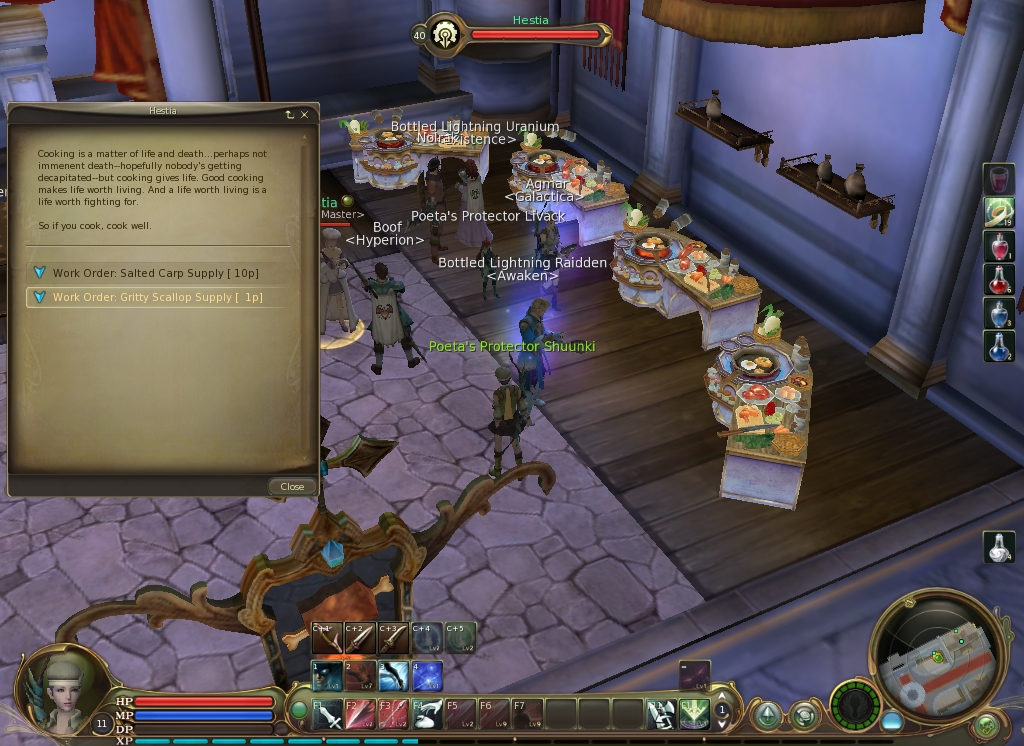Click the return arrow in dialog title bar

[x=290, y=115]
